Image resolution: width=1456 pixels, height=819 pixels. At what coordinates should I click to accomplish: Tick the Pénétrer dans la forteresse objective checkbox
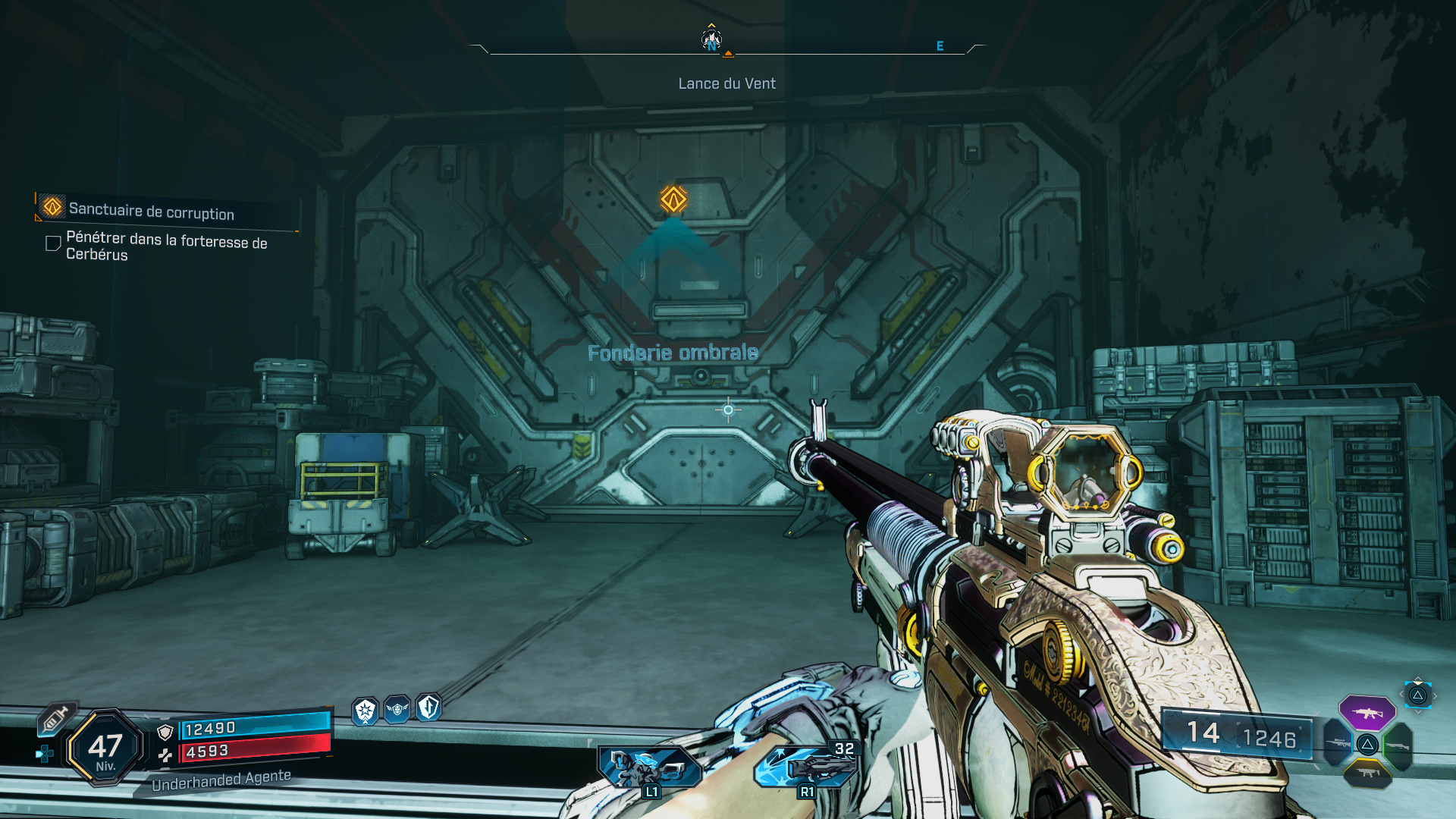(x=53, y=243)
